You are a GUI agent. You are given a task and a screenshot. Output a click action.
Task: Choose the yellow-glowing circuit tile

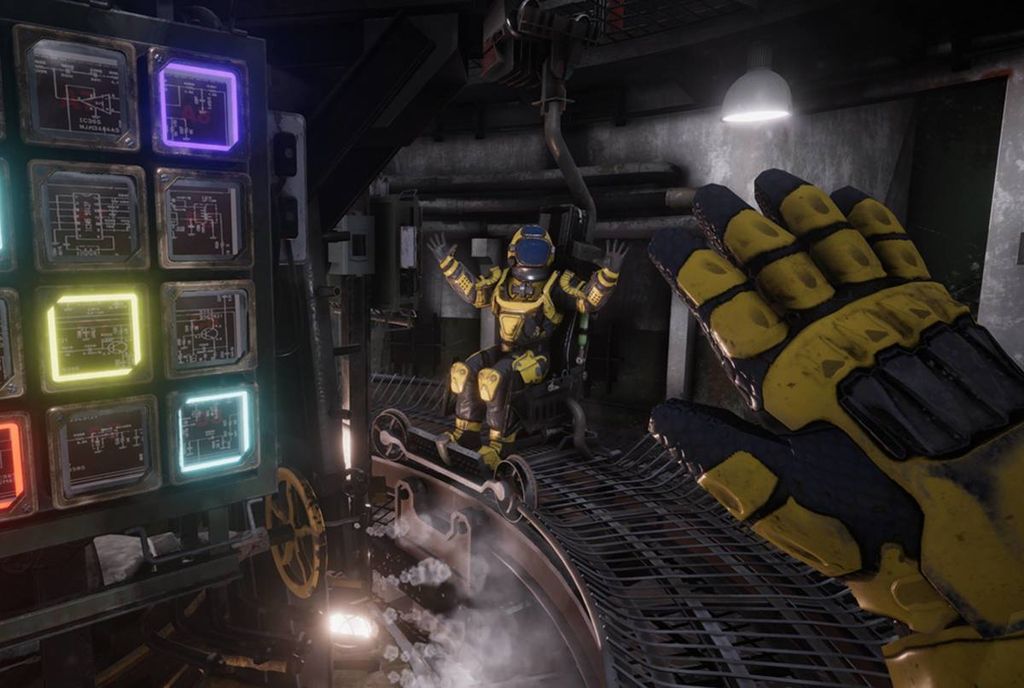coord(93,336)
